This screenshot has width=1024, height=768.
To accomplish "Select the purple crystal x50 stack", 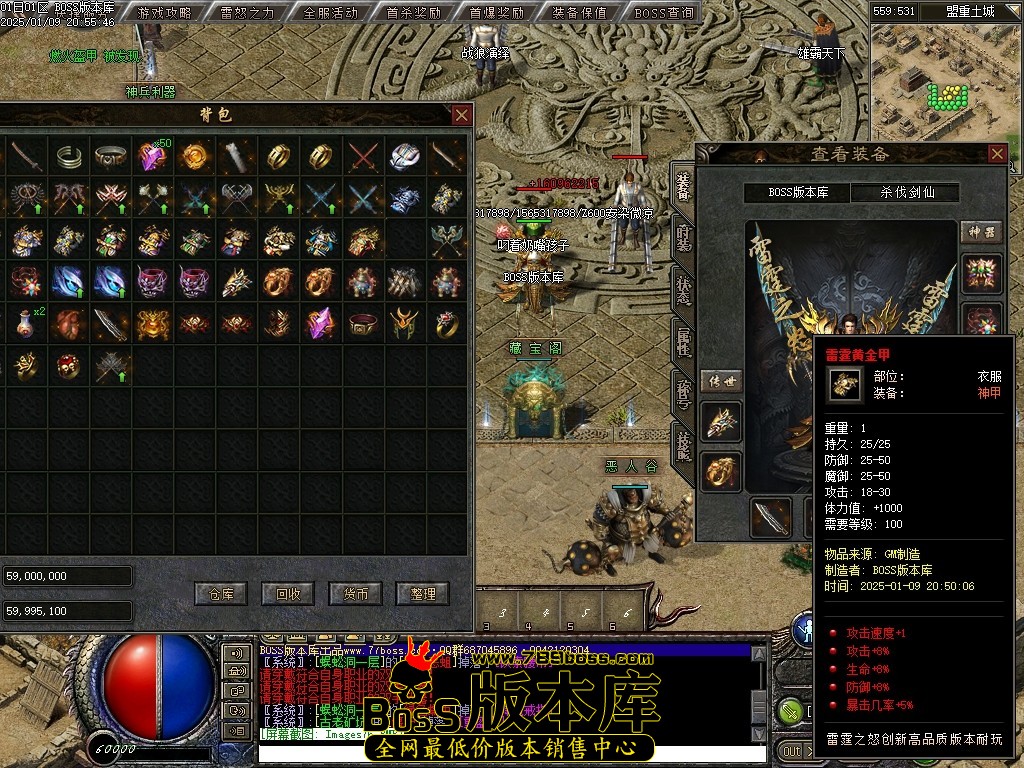I will pos(152,156).
